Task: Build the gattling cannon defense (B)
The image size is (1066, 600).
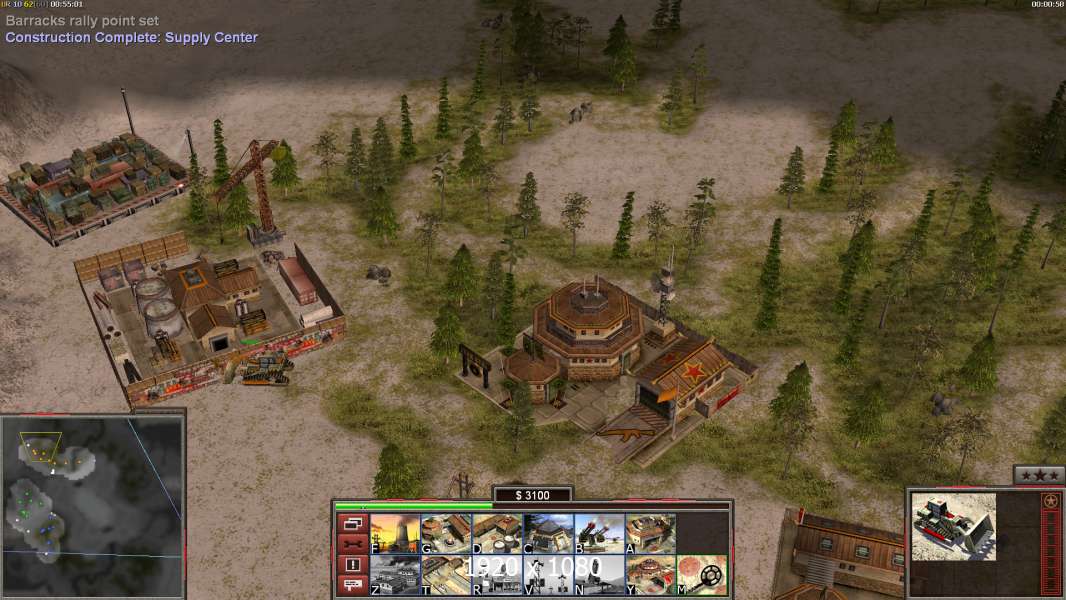Action: pos(599,534)
